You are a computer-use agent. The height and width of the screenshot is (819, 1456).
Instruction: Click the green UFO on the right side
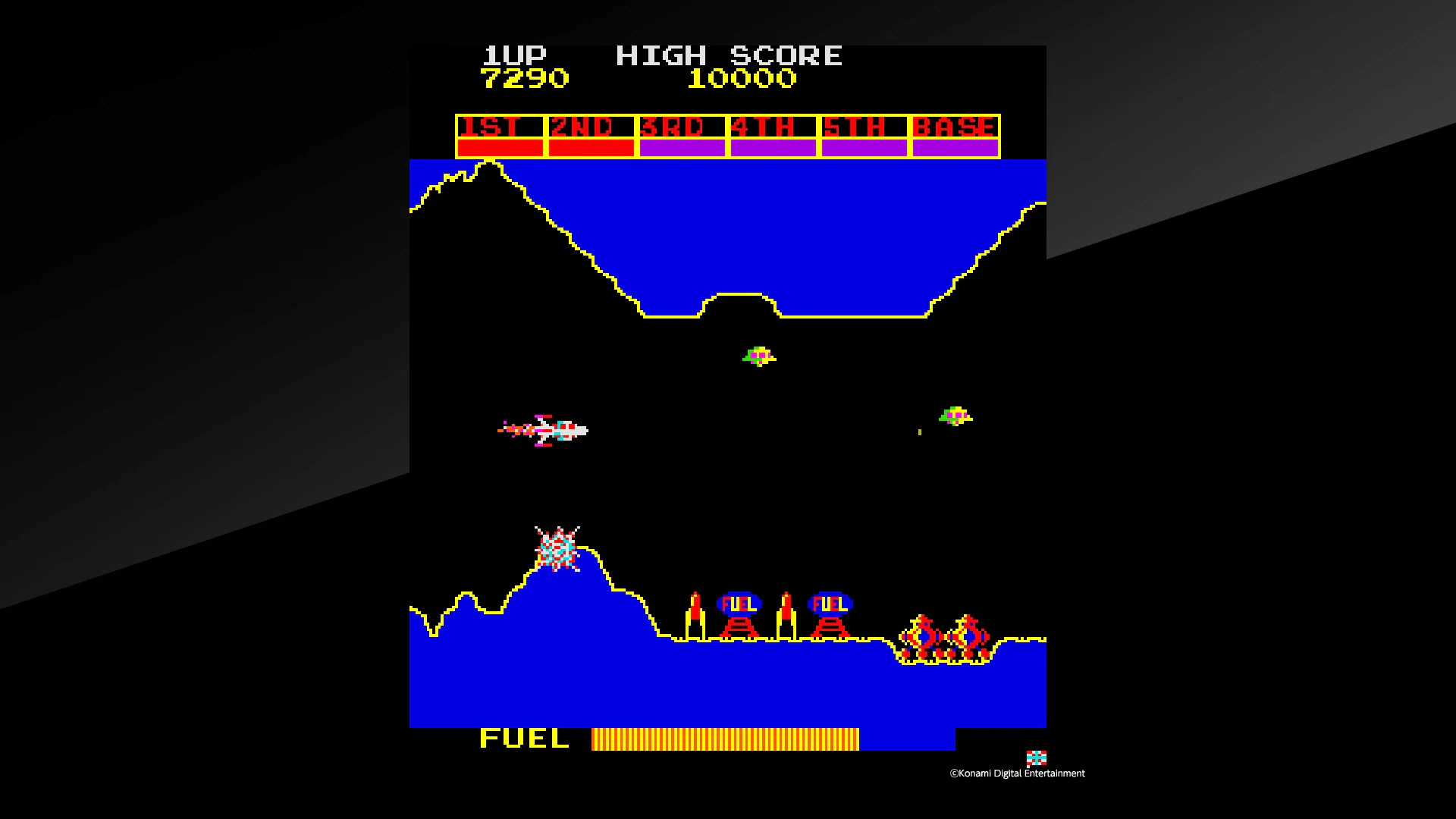[957, 416]
